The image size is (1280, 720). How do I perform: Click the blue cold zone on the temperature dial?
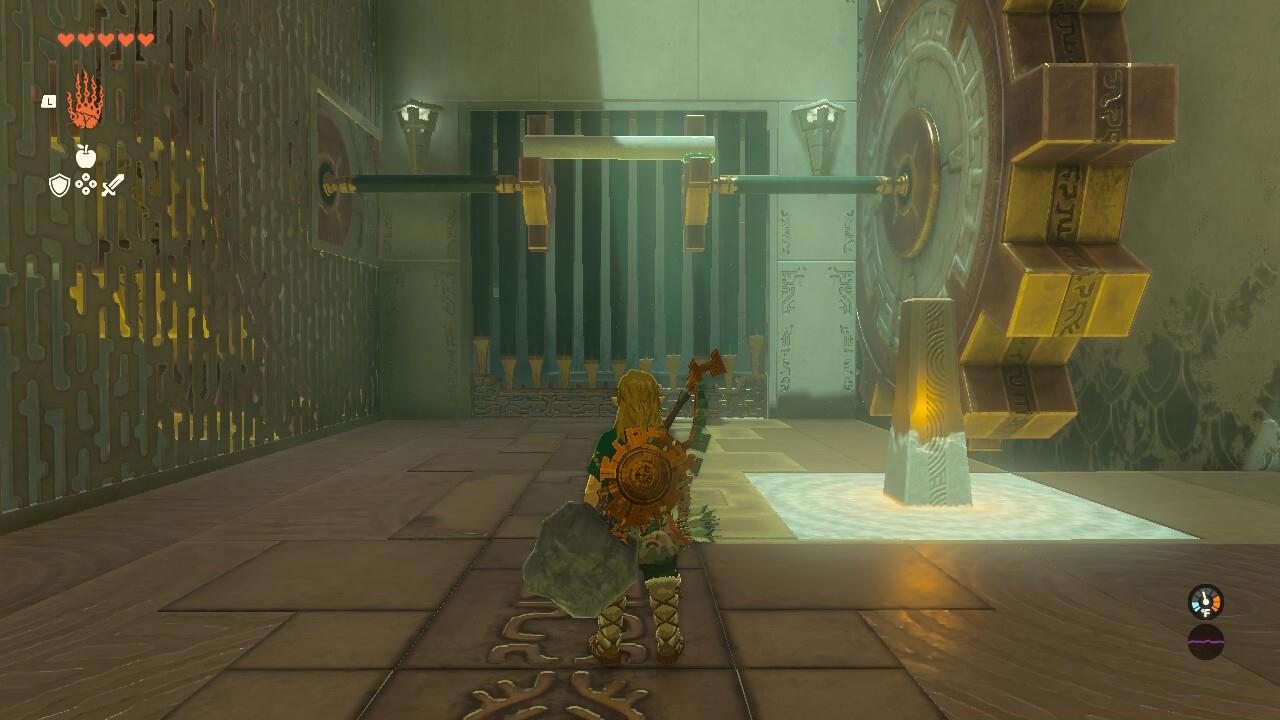pos(1196,606)
